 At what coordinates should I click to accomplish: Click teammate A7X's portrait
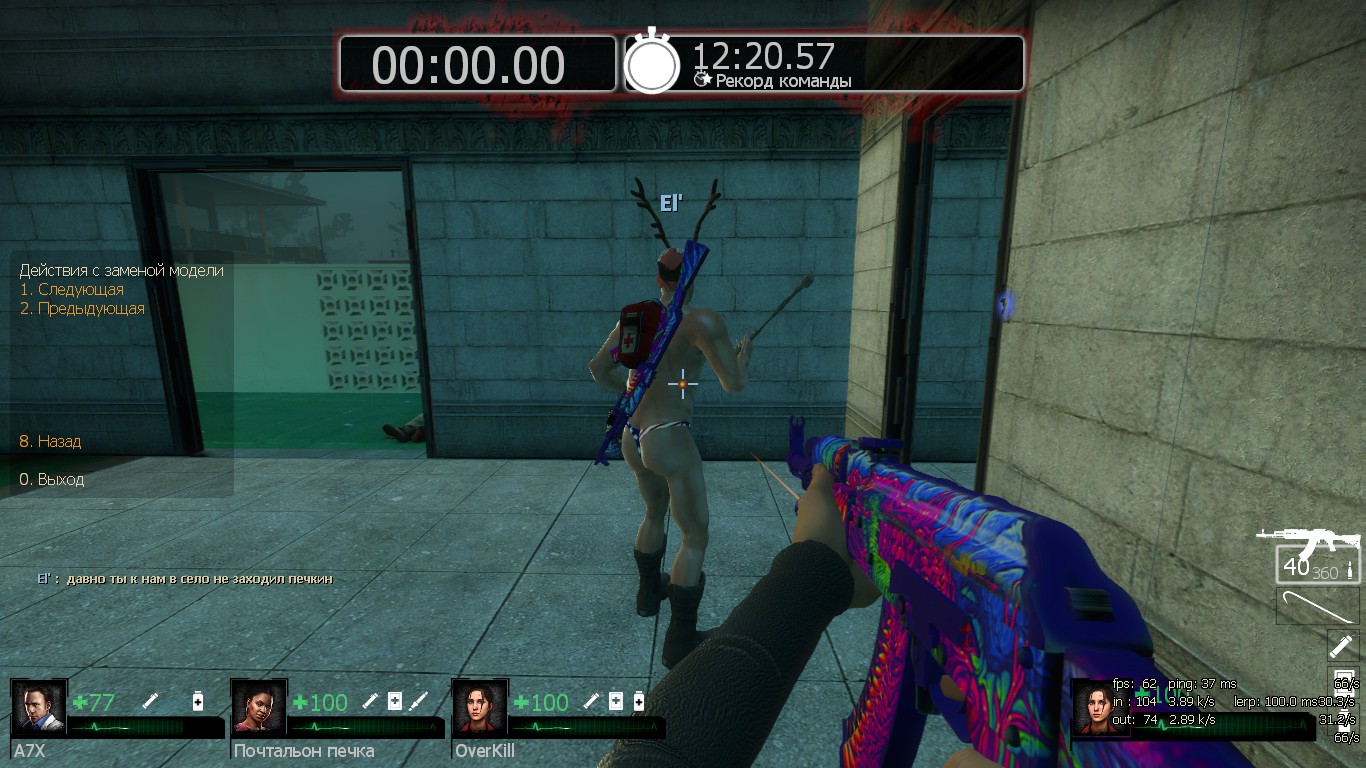pyautogui.click(x=39, y=707)
